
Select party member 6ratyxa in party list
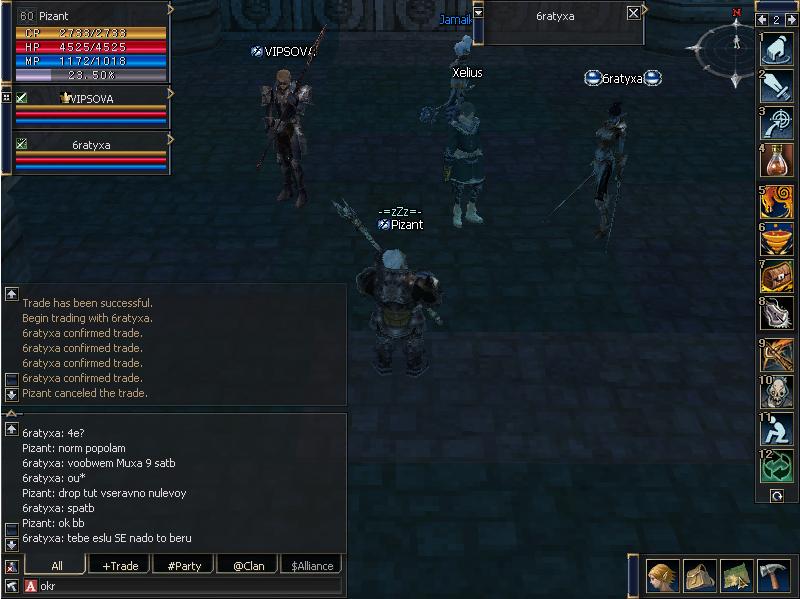90,145
